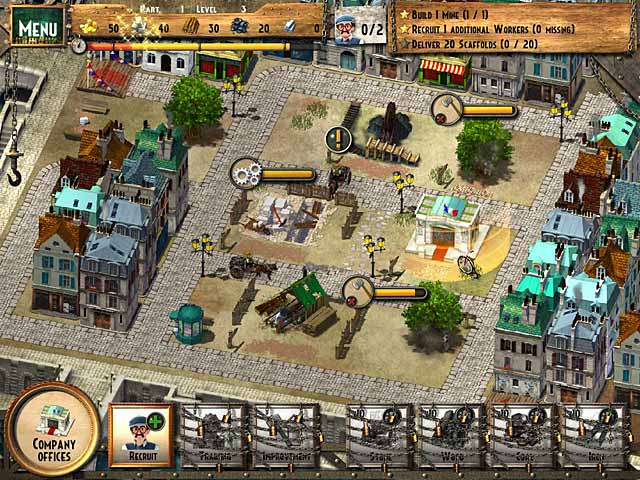
Task: Choose the locked Iron resource button
Action: (593, 436)
